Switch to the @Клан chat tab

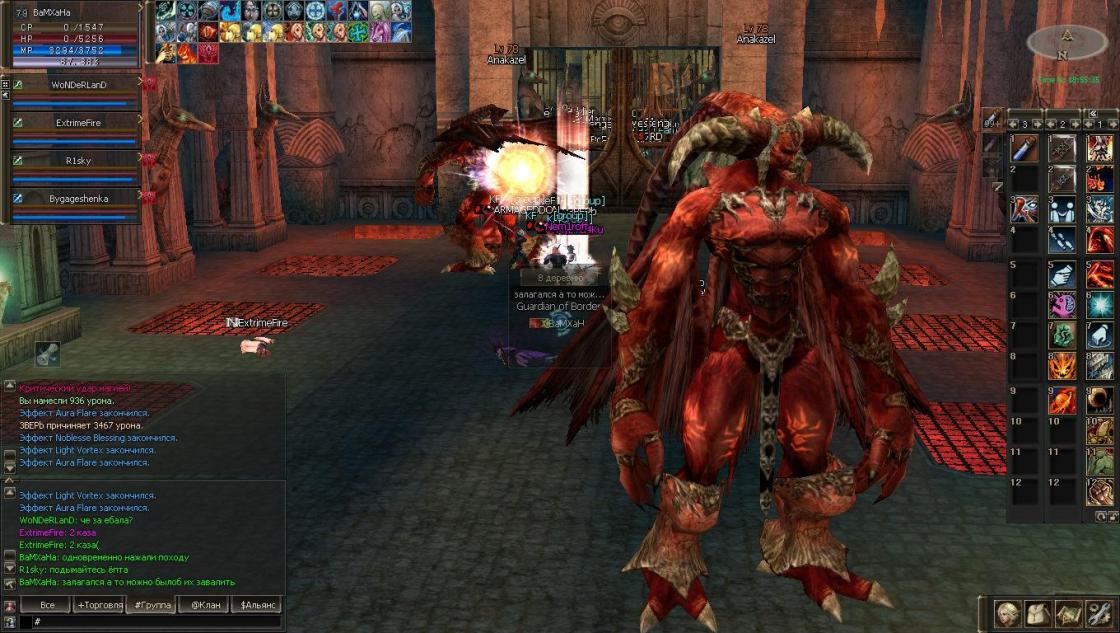pos(204,605)
